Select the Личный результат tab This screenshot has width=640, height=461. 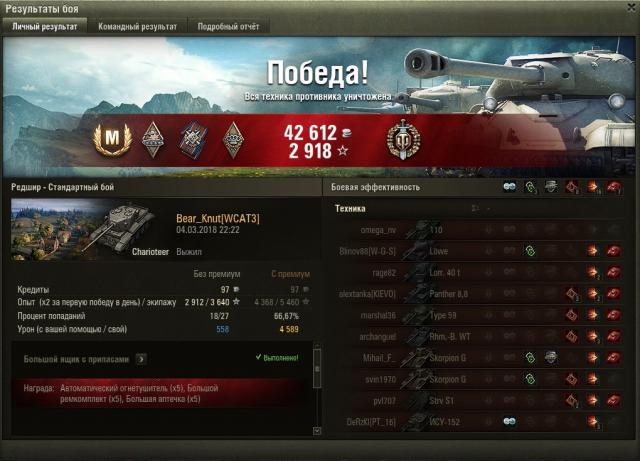tap(44, 27)
